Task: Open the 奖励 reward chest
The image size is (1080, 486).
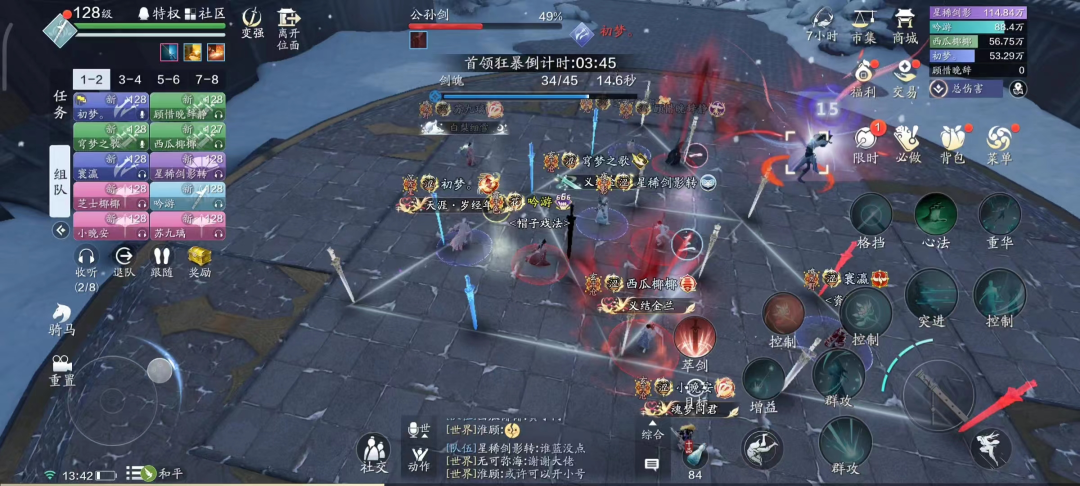Action: [x=200, y=261]
